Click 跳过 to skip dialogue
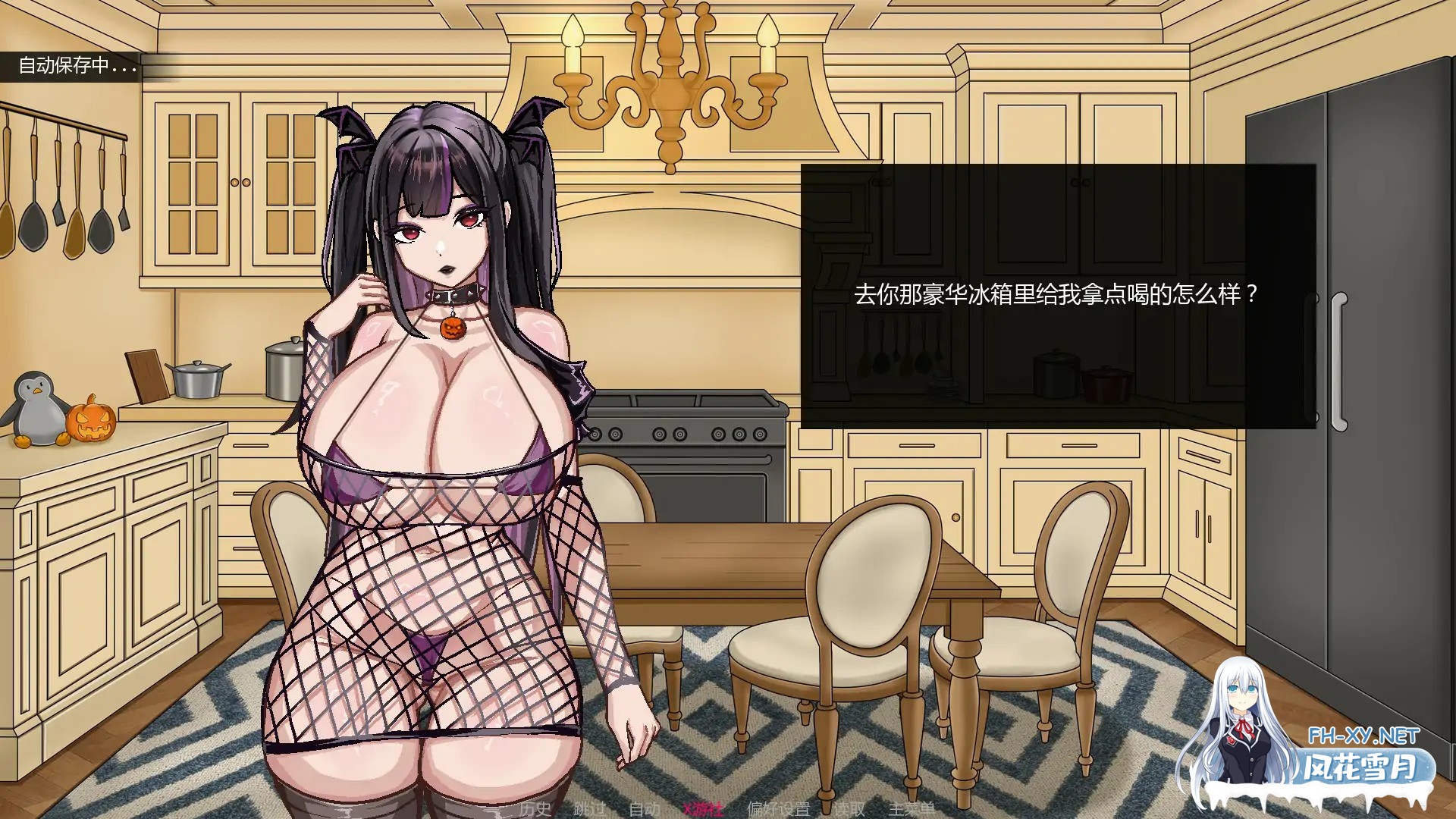This screenshot has width=1456, height=819. coord(589,809)
